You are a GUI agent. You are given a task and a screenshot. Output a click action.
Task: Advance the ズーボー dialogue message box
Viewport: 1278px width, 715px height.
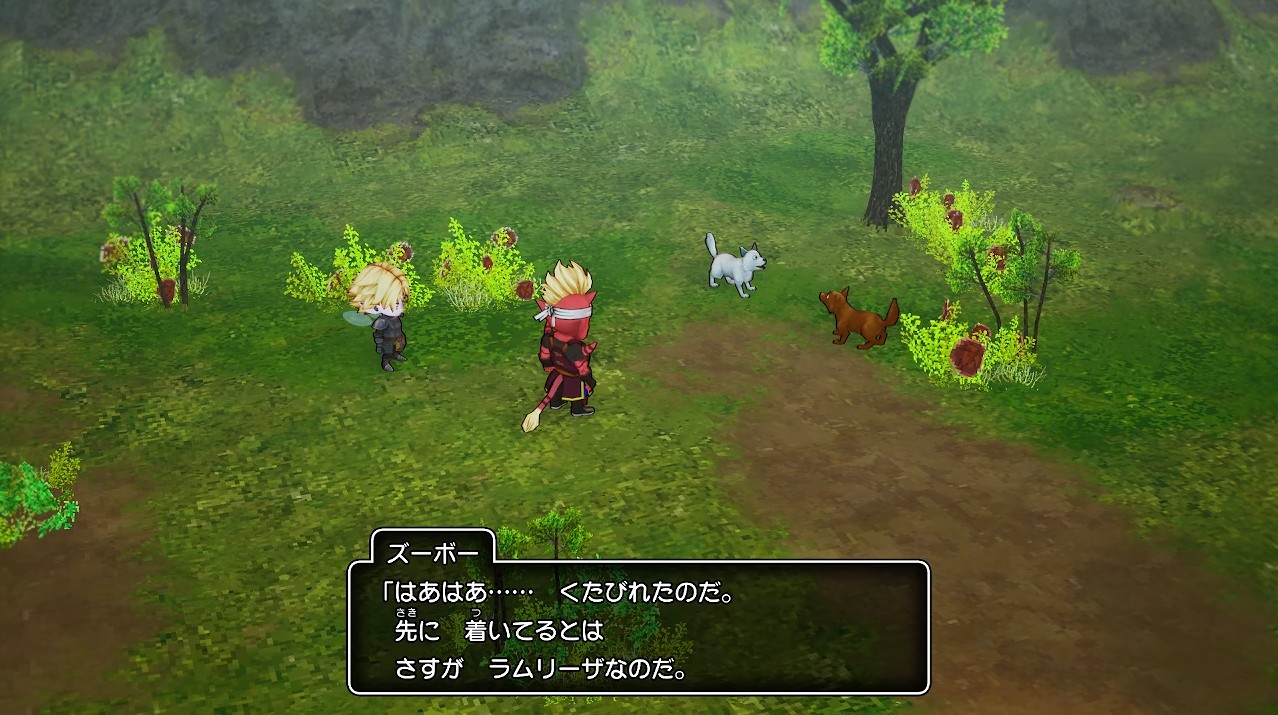[x=638, y=627]
